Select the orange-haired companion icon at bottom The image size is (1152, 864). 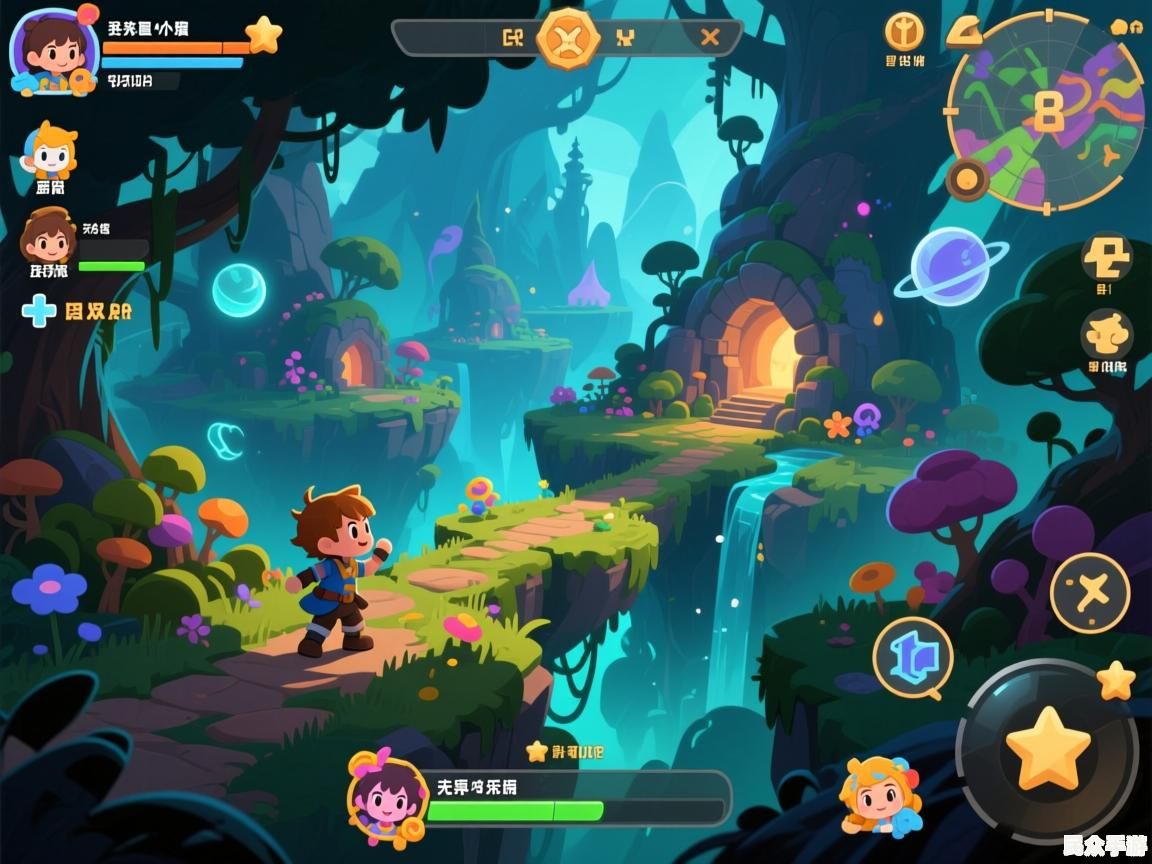(878, 795)
